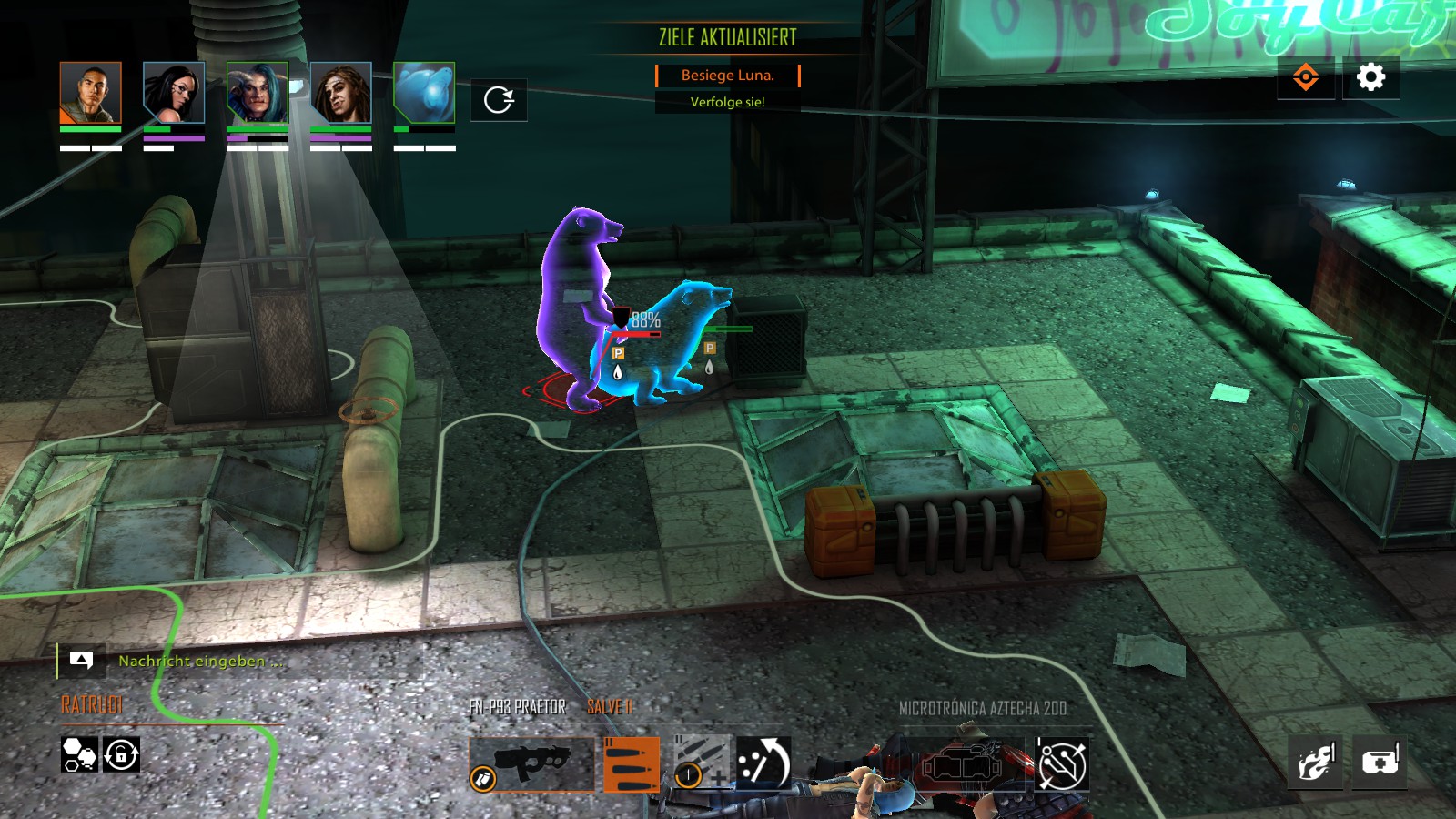Open the settings gear menu
This screenshot has width=1456, height=819.
(1373, 78)
